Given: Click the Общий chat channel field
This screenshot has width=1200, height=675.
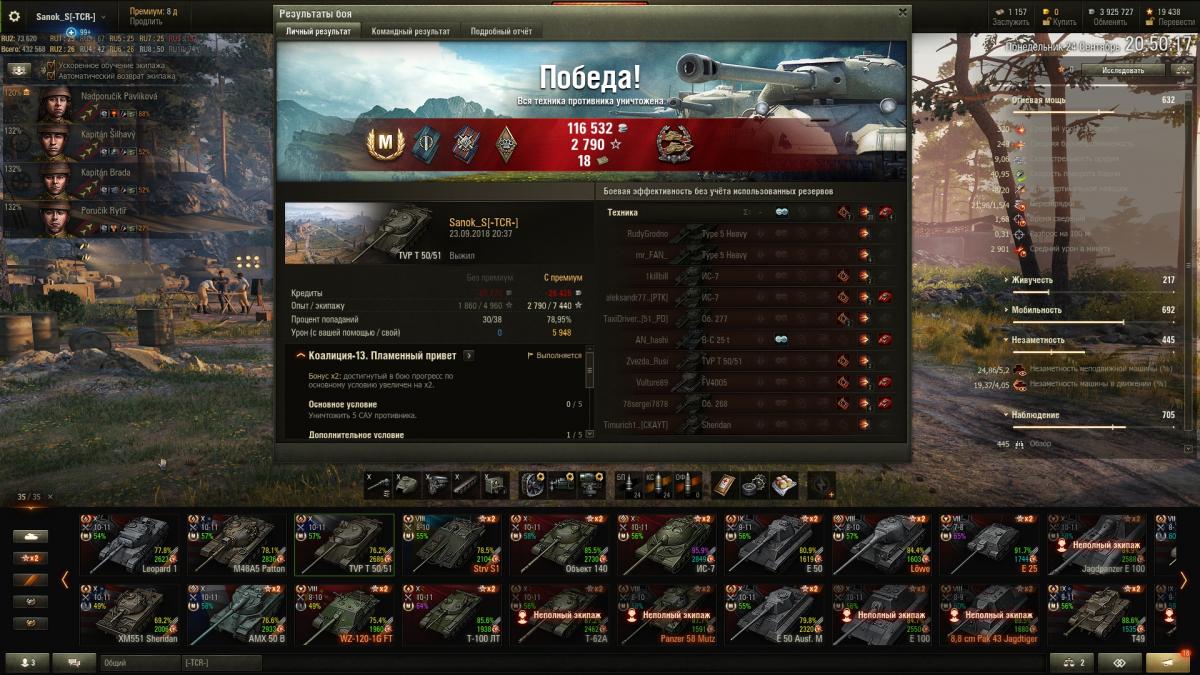Looking at the screenshot, I should (138, 663).
